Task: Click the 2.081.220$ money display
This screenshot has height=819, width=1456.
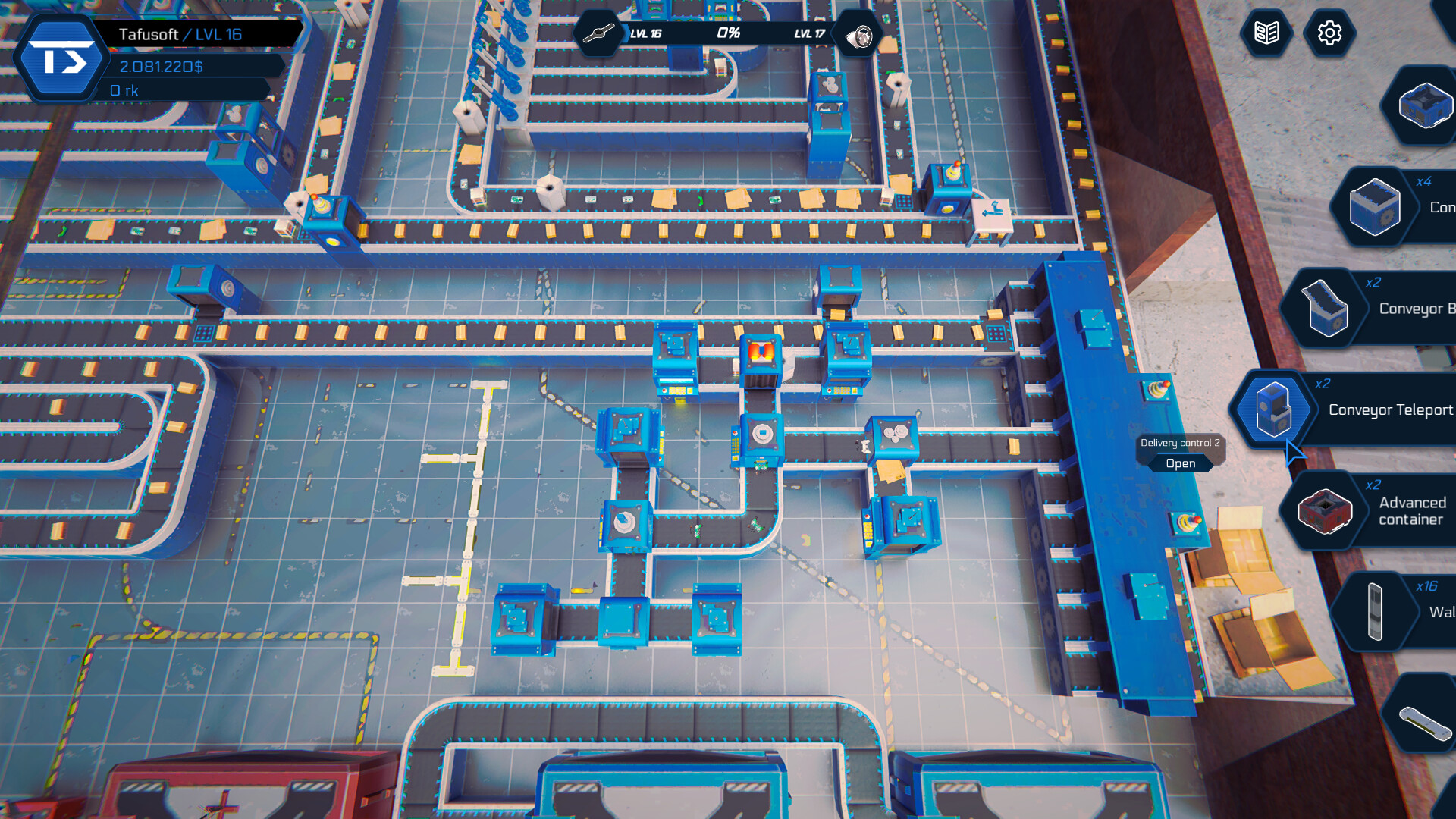Action: click(x=162, y=67)
